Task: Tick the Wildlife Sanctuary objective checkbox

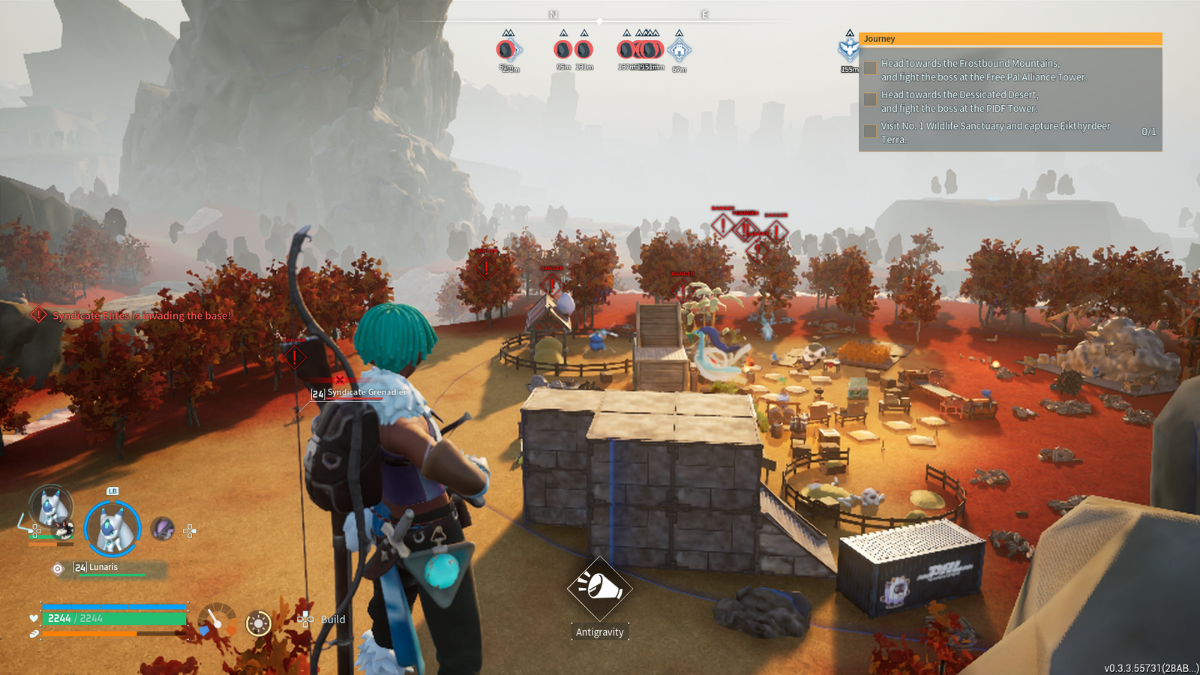Action: (x=870, y=131)
